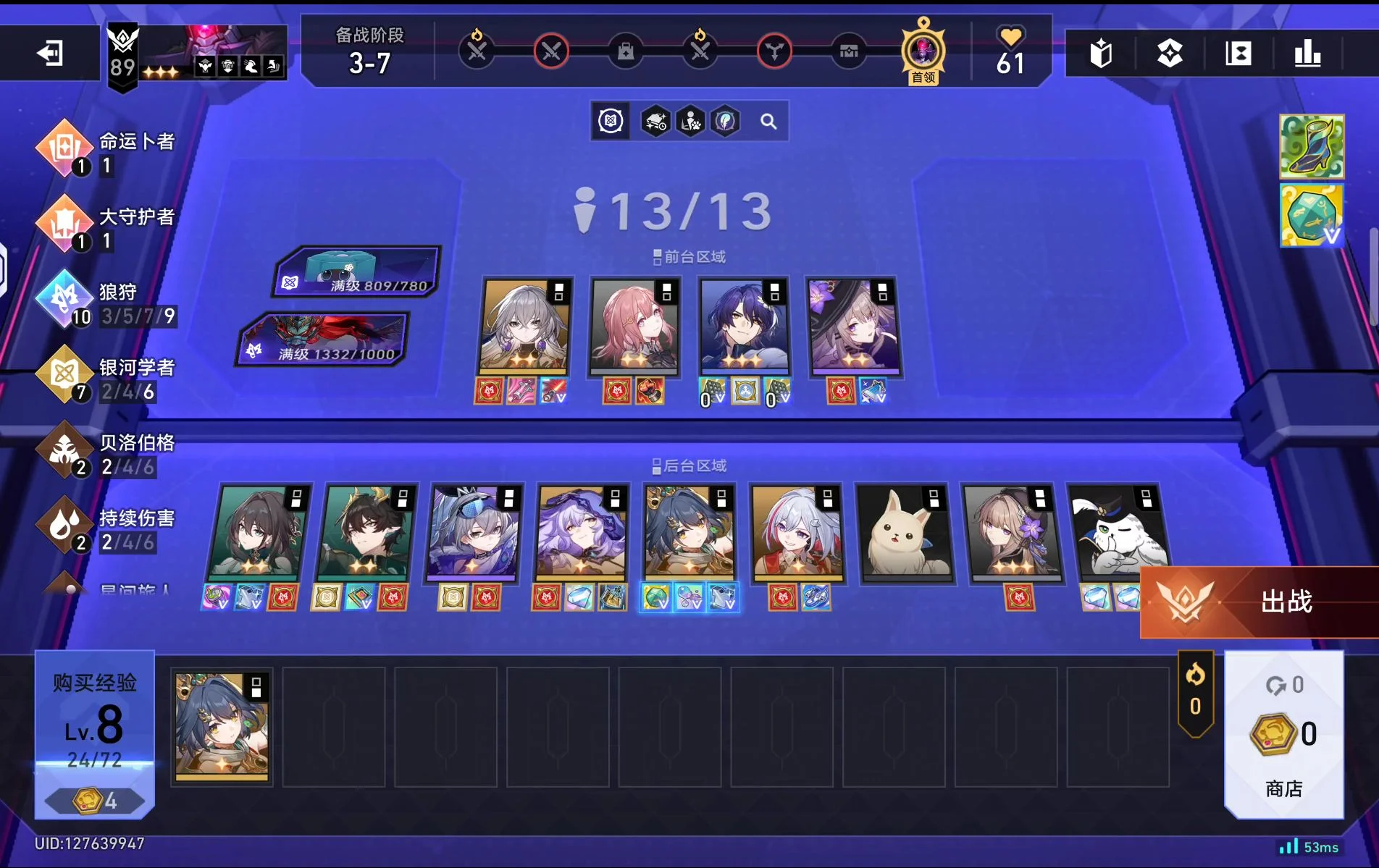Open the bar chart statistics icon
Viewport: 1379px width, 868px height.
tap(1307, 54)
